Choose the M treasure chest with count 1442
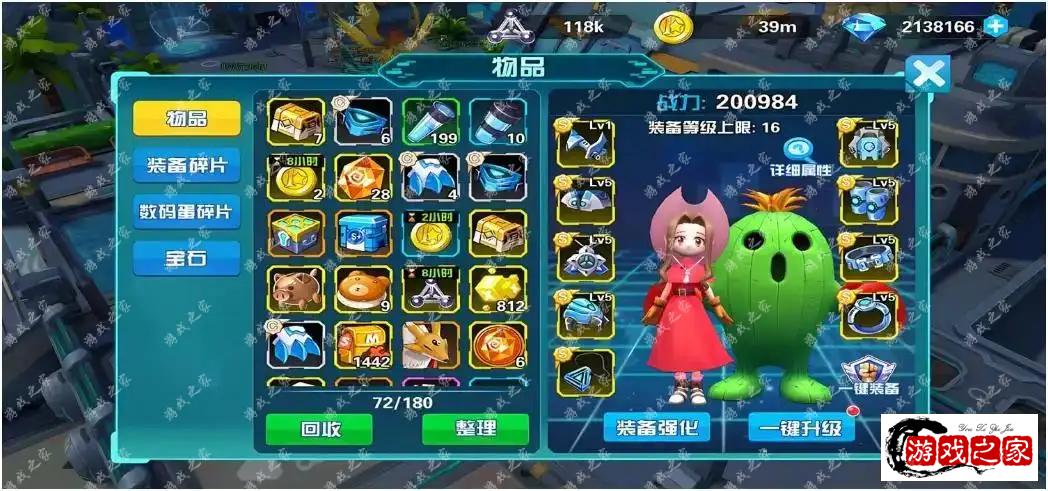 coord(363,345)
